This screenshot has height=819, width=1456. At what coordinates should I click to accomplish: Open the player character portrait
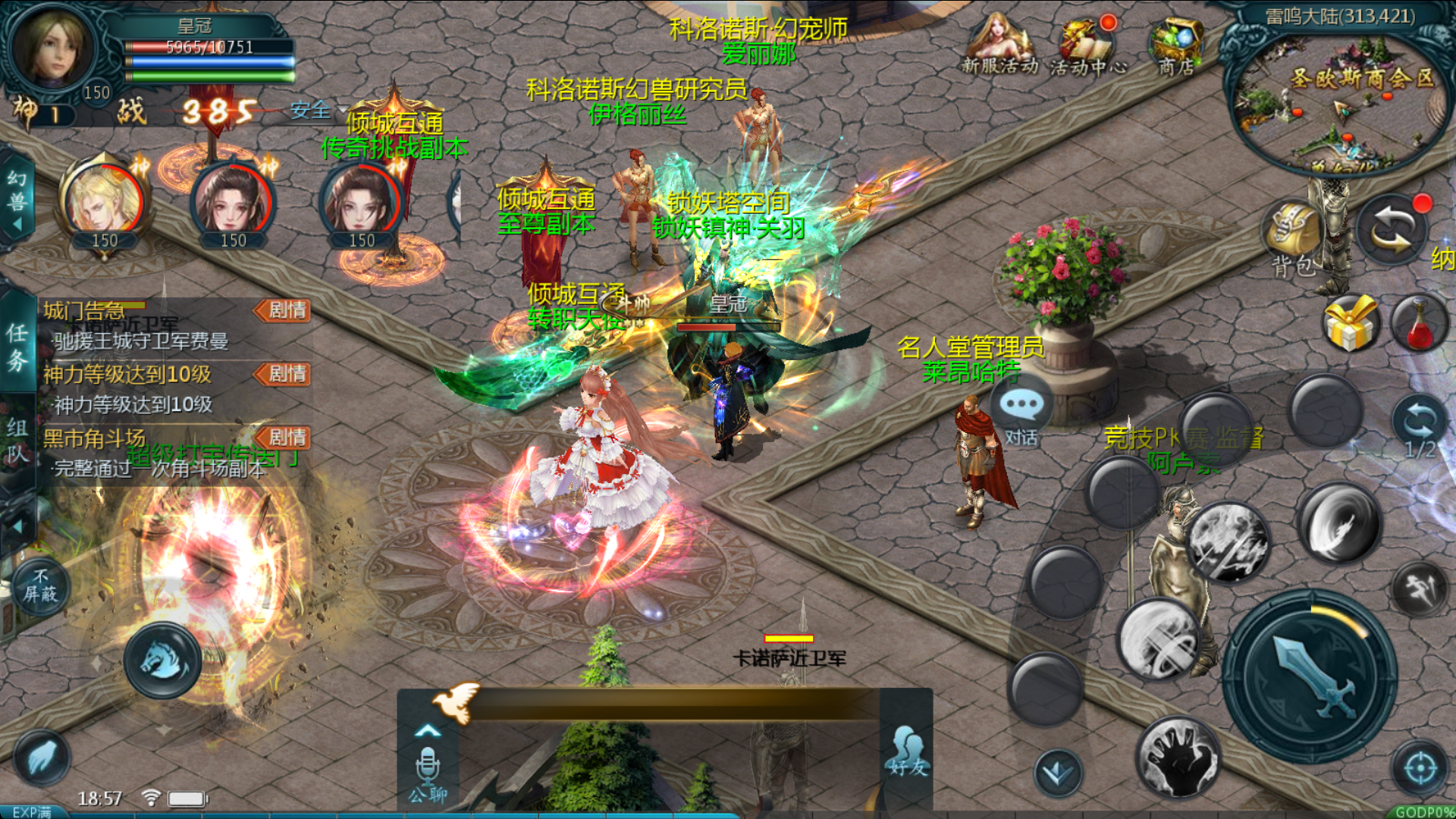click(50, 47)
